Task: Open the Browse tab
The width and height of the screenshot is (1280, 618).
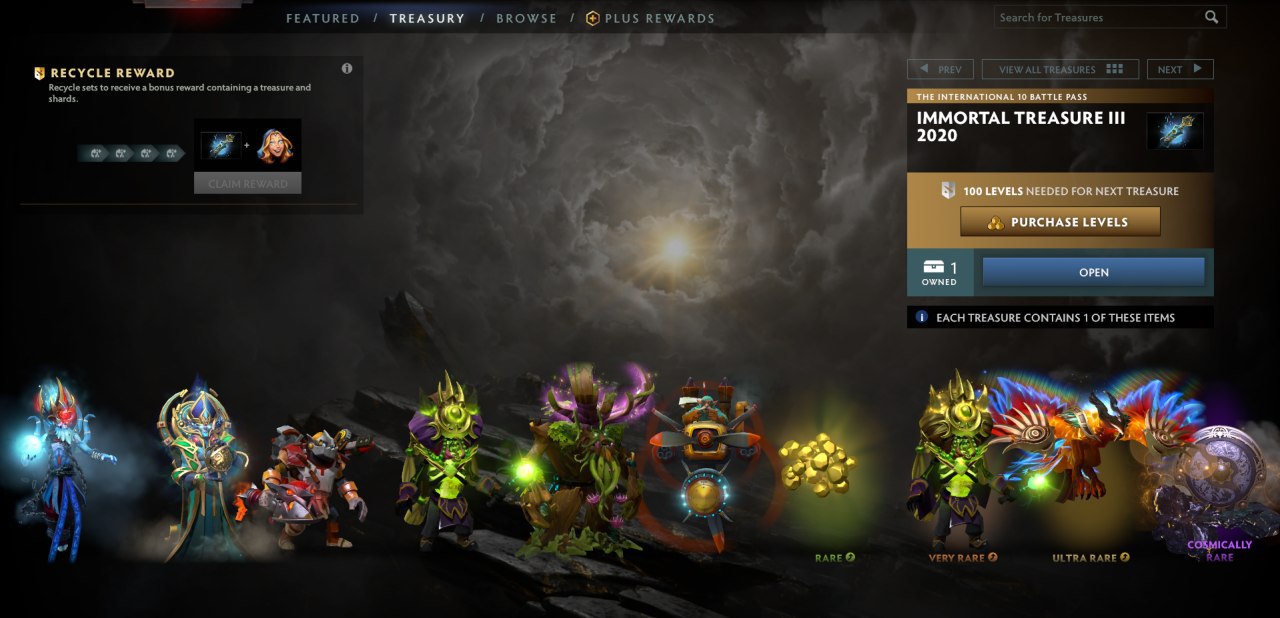Action: [526, 18]
